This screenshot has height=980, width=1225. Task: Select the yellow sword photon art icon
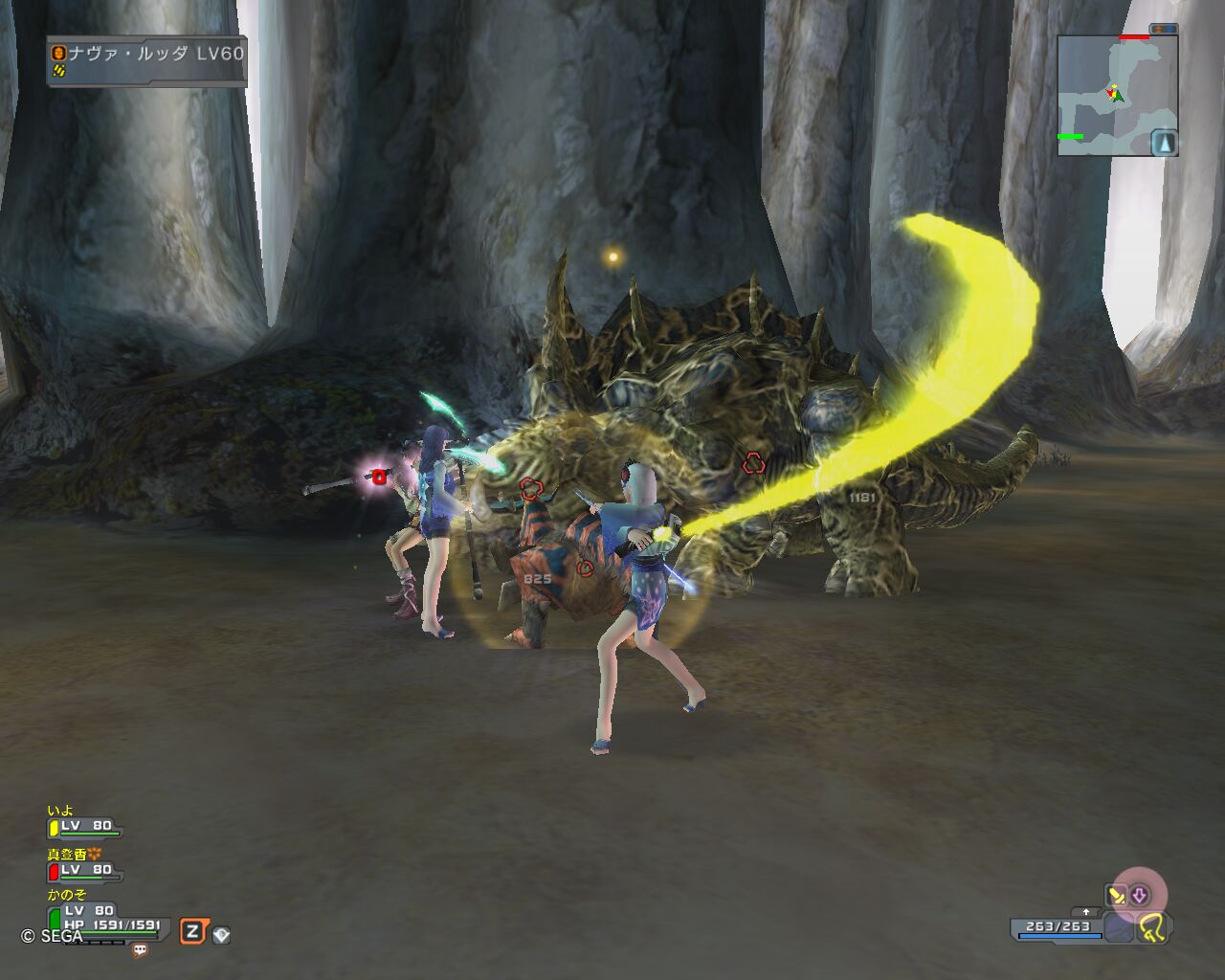(x=1116, y=896)
